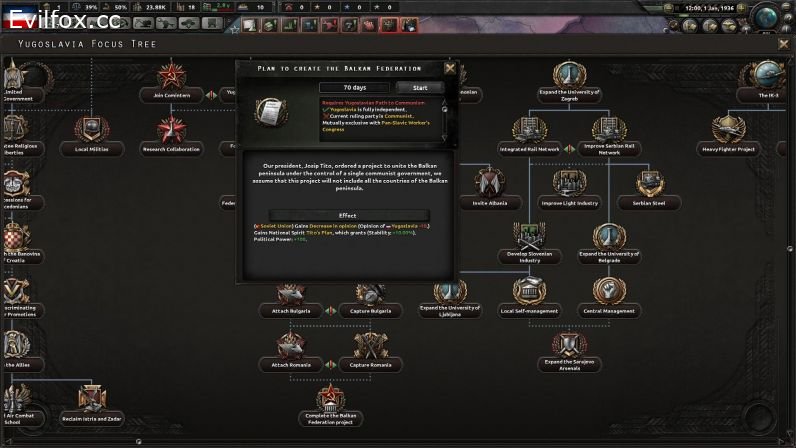The height and width of the screenshot is (448, 796).
Task: Pick Complete the Balkan Federation project focus
Action: tap(330, 402)
